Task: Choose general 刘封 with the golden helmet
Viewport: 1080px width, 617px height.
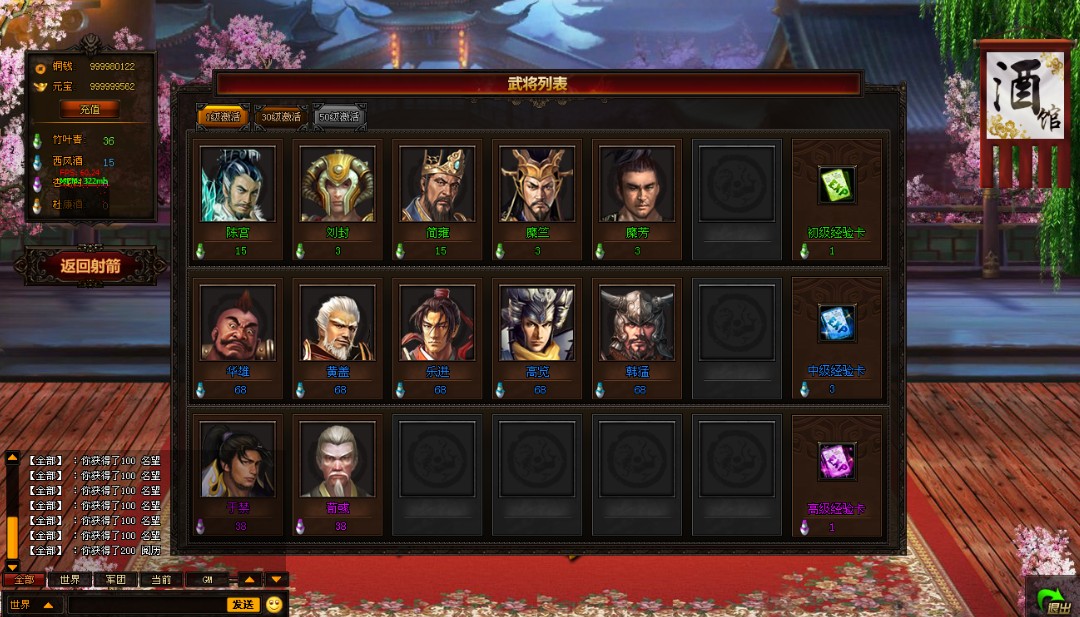Action: (x=337, y=184)
